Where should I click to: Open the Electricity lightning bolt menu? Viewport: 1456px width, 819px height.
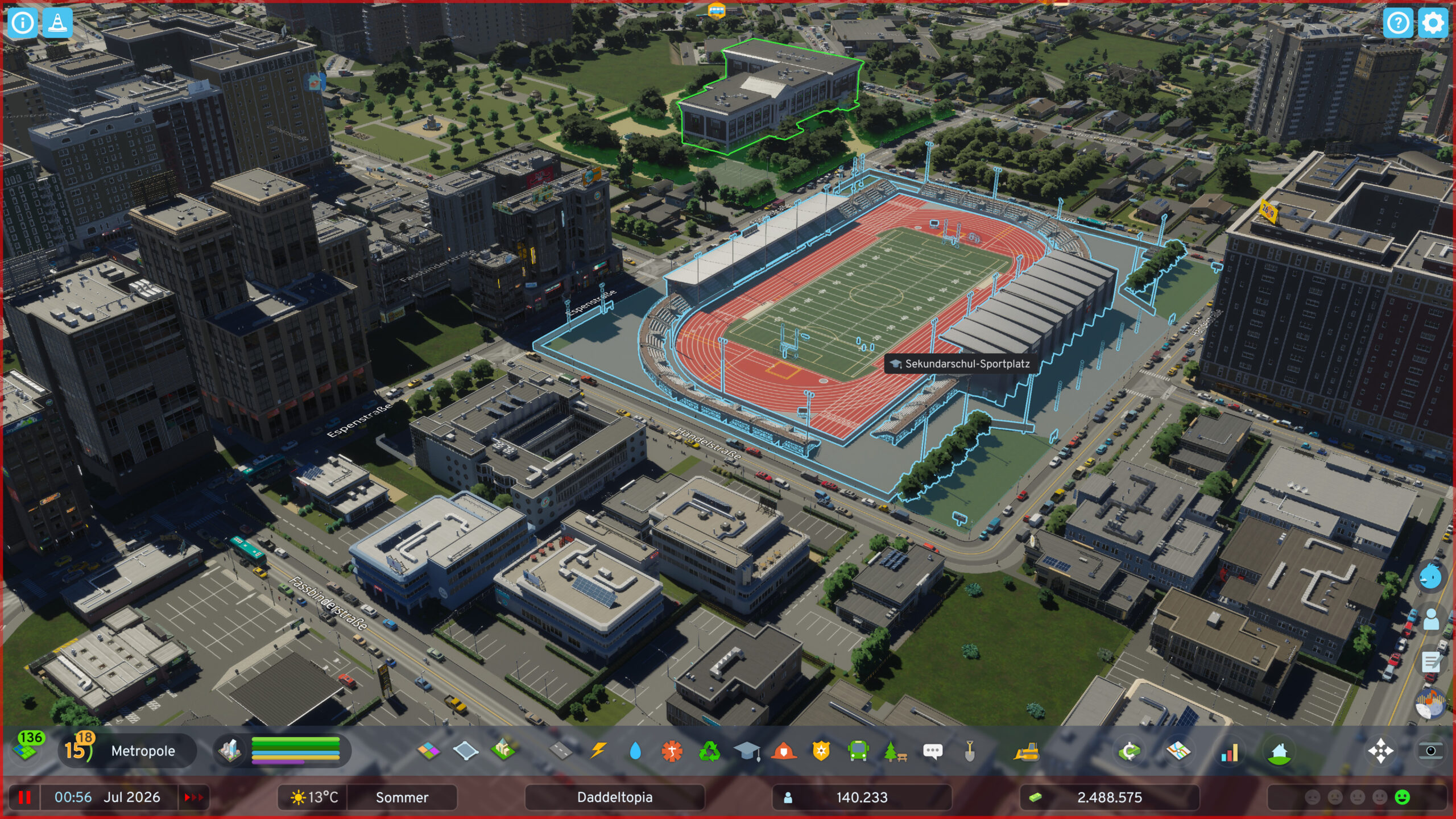tap(598, 751)
